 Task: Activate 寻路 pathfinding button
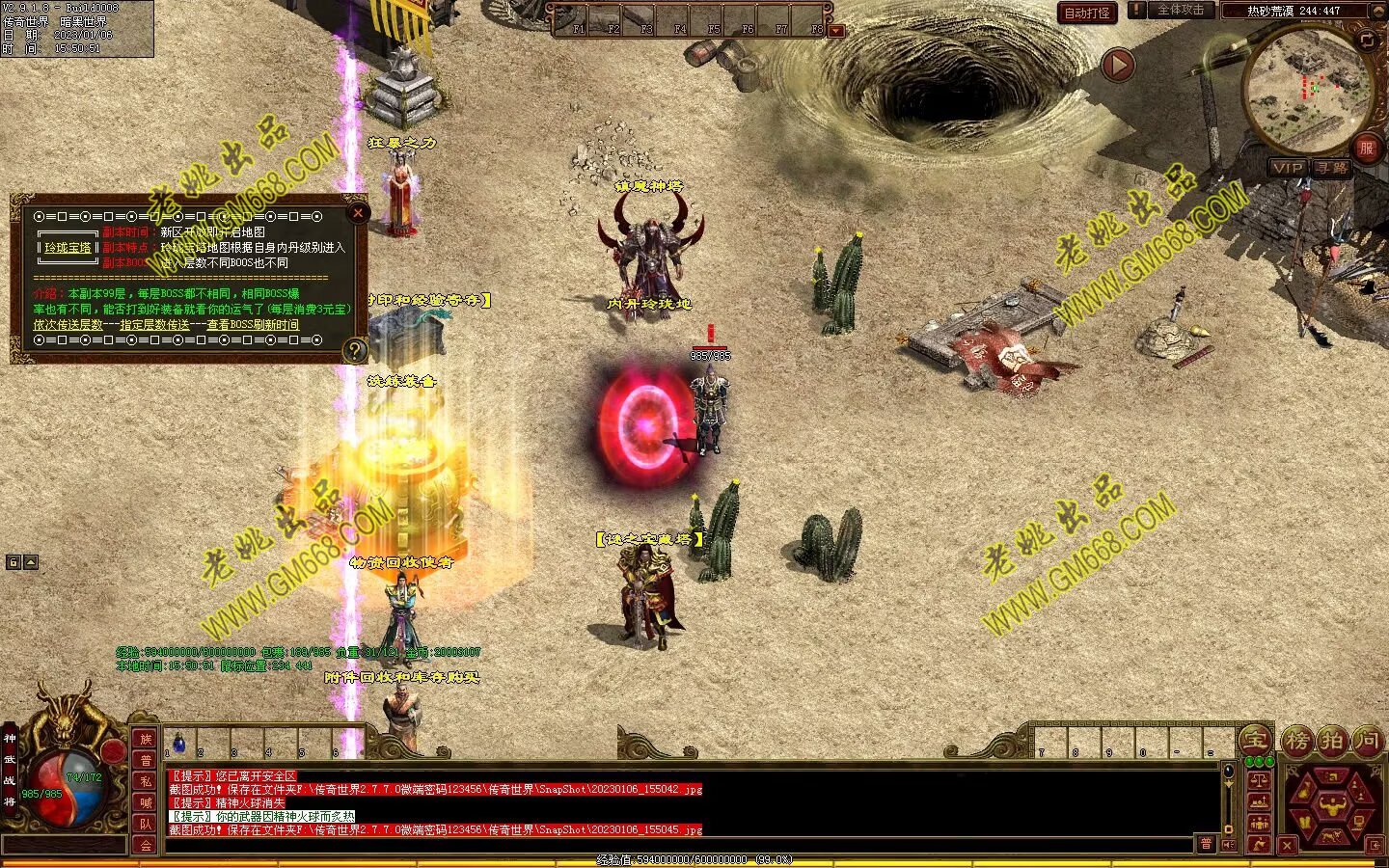[x=1332, y=167]
